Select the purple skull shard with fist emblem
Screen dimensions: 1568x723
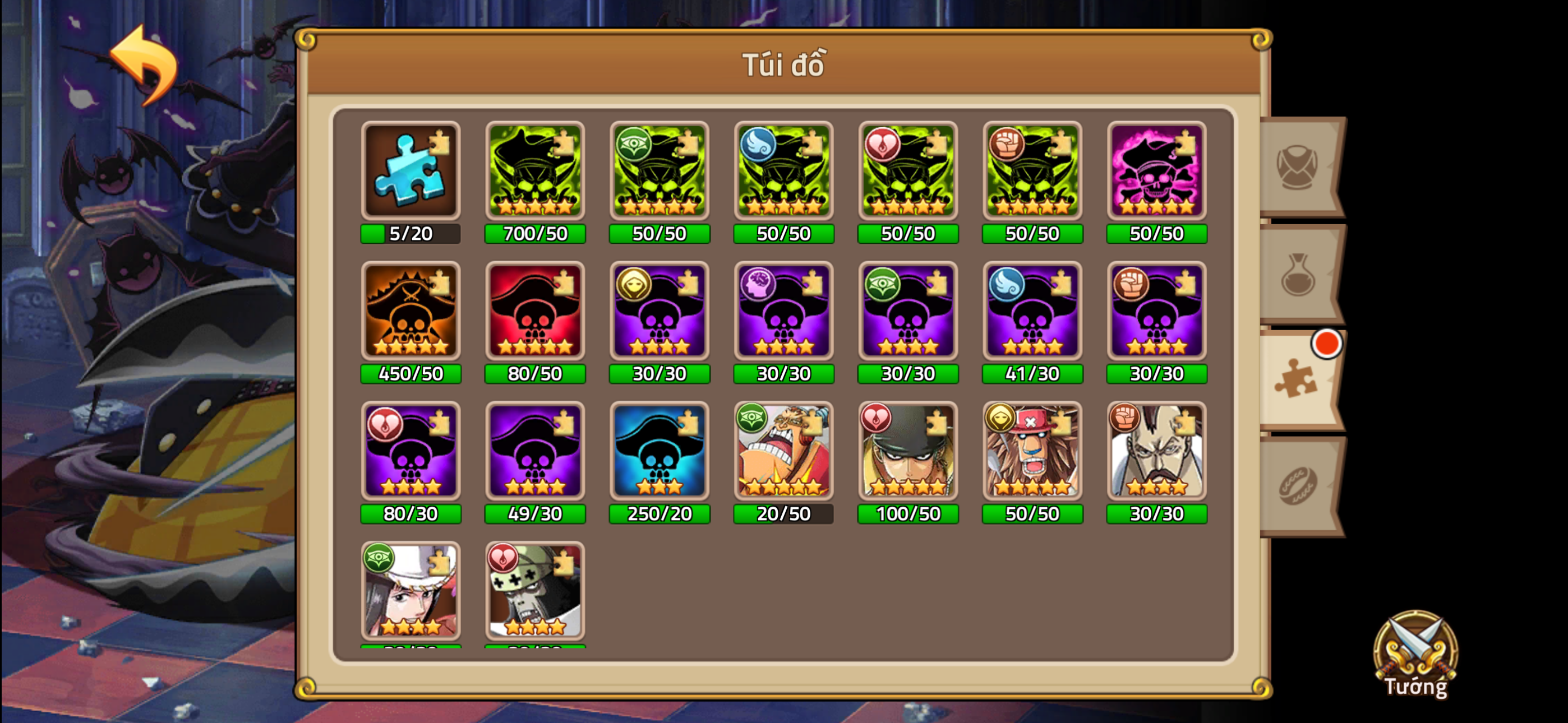coord(1156,312)
